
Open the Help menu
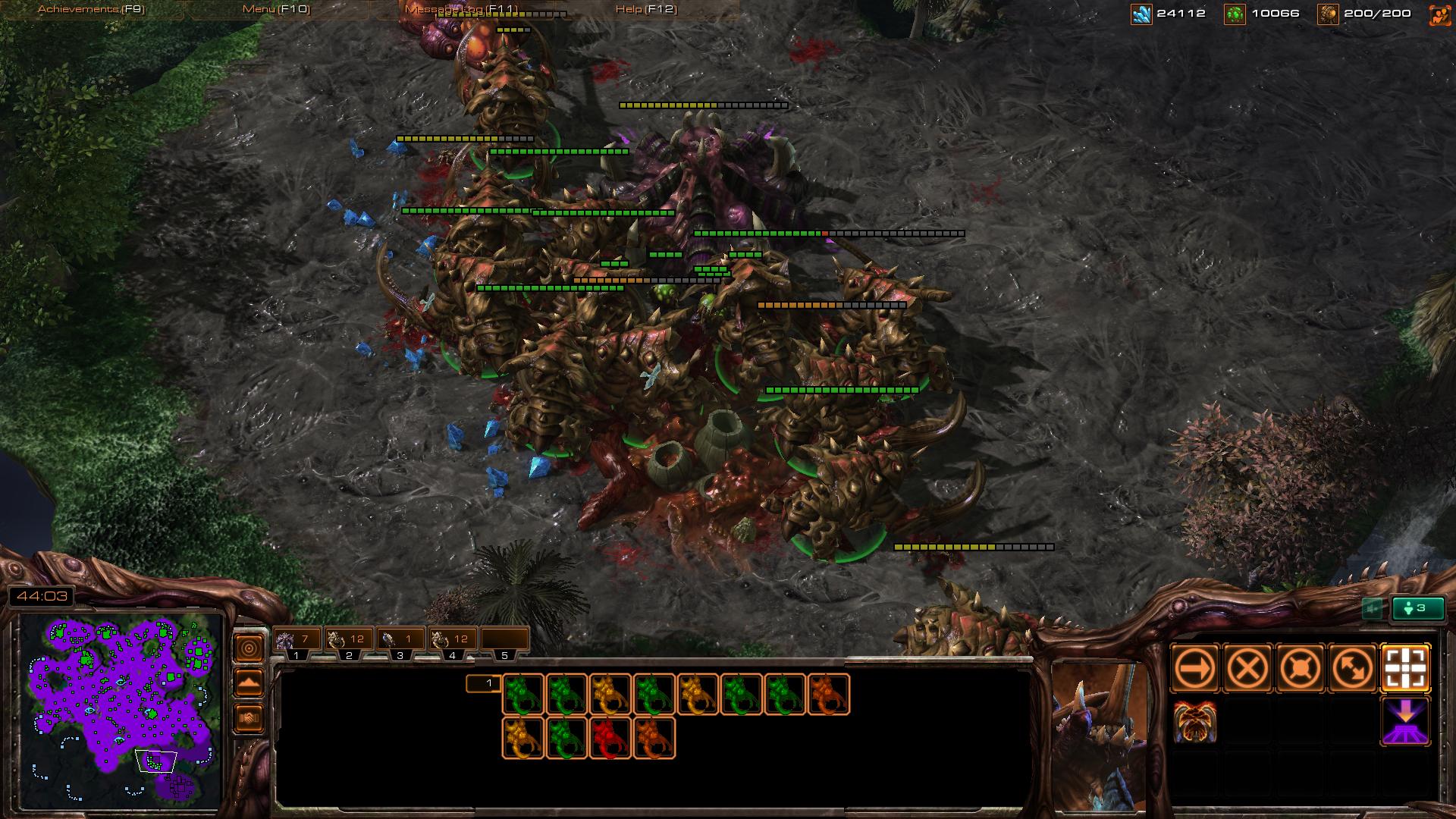[646, 9]
